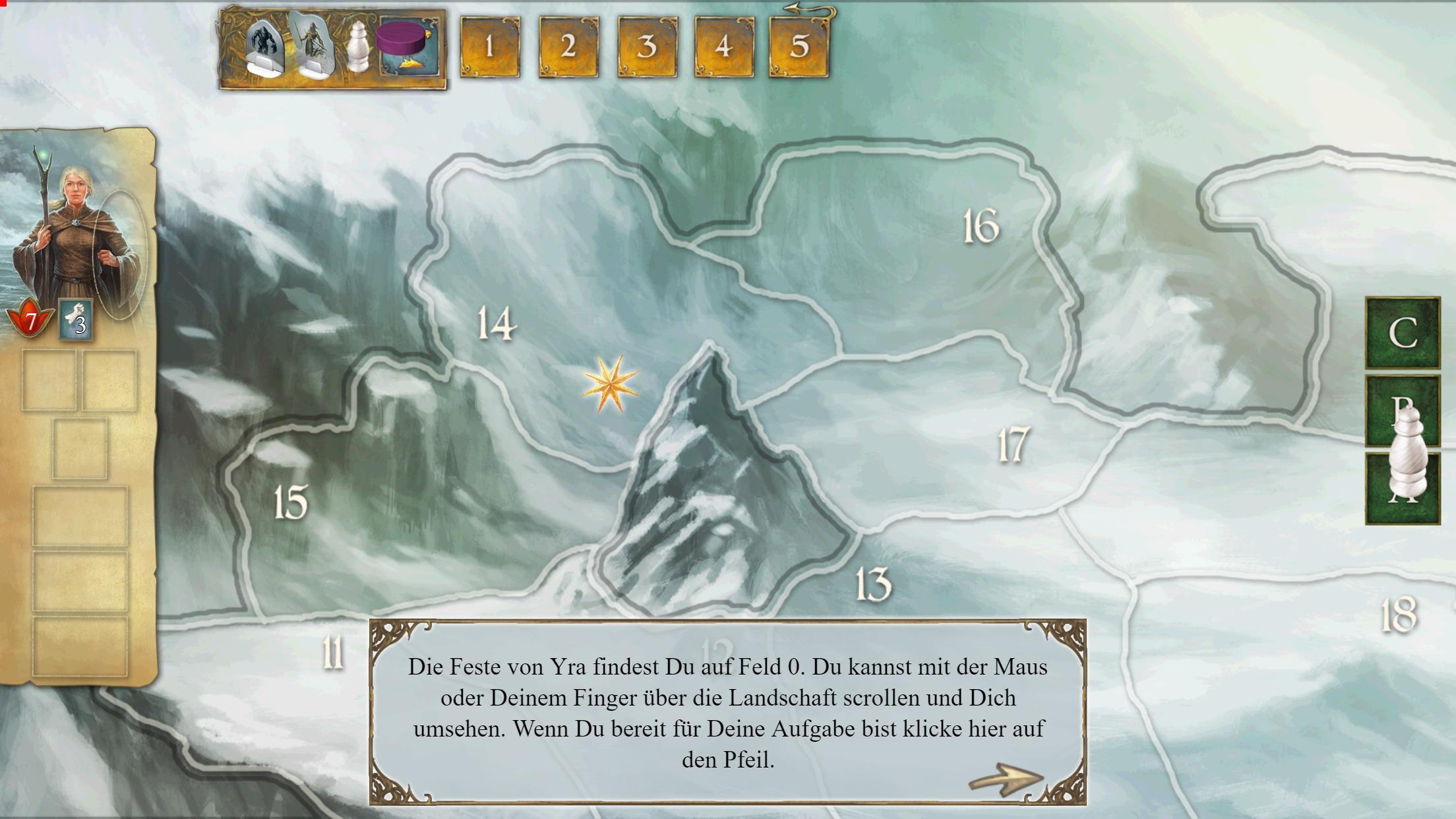Choose board field 15

coord(291,502)
